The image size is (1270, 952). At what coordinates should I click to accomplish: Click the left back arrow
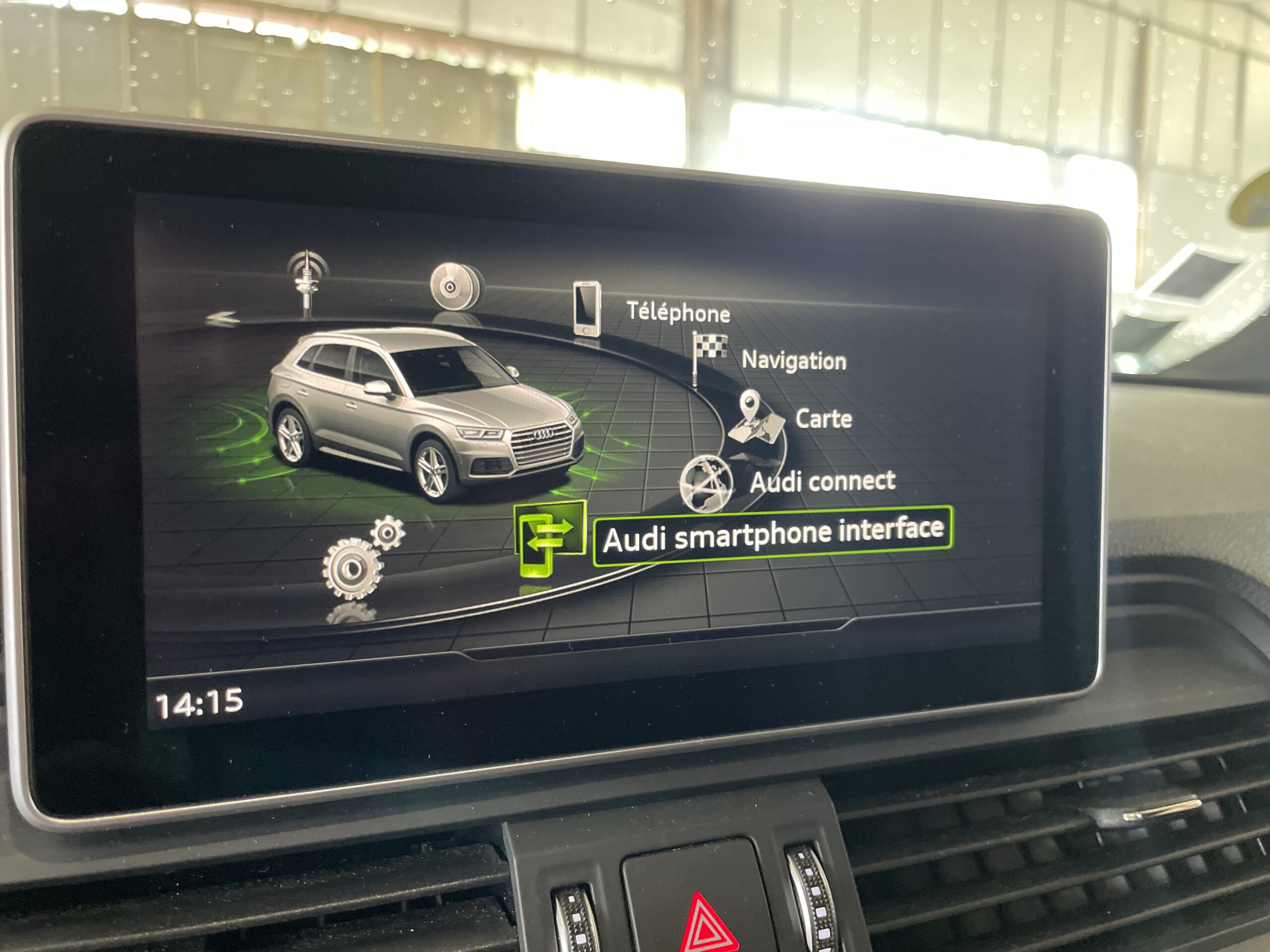coord(223,318)
